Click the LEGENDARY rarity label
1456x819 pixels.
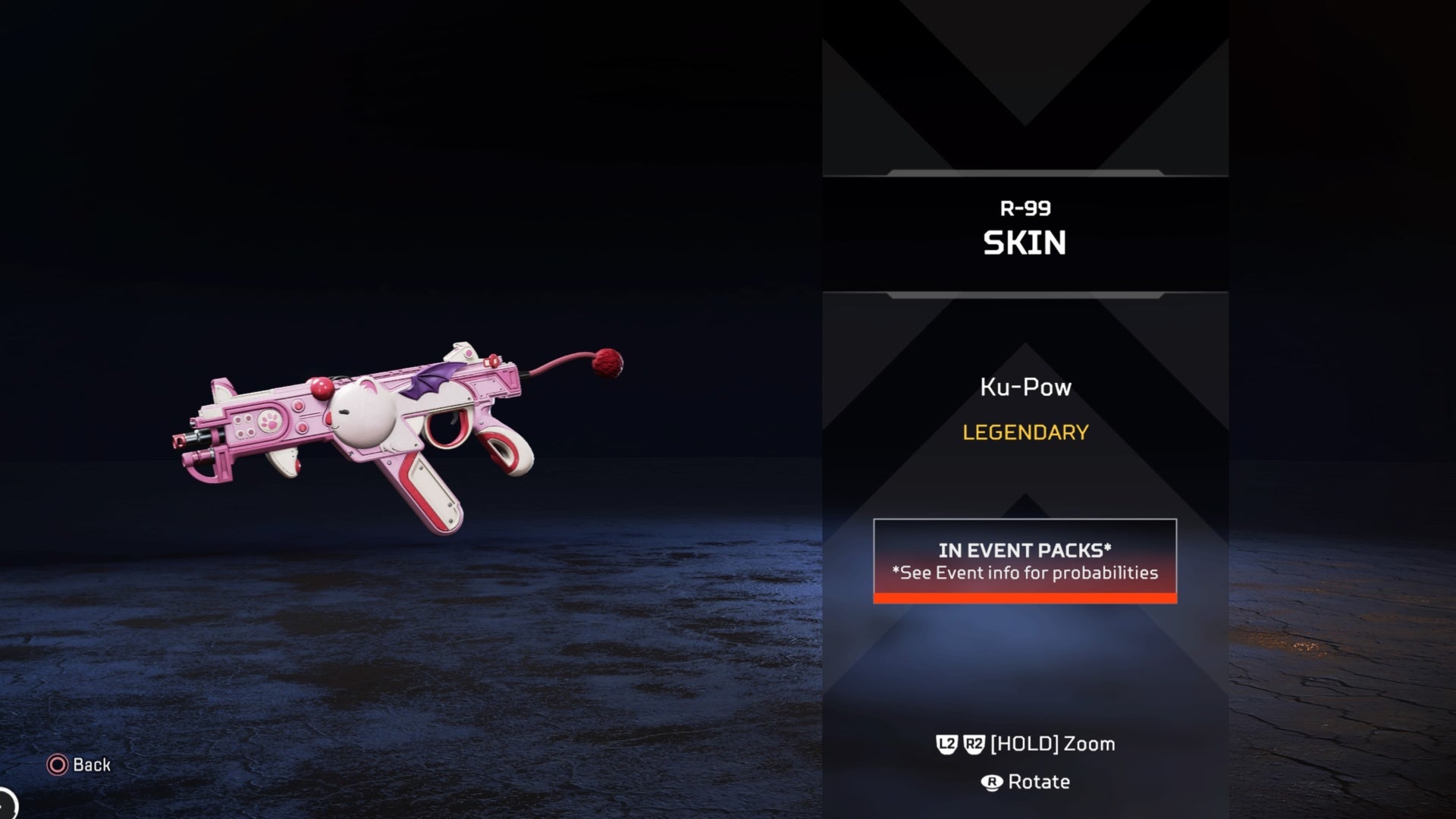click(1024, 433)
